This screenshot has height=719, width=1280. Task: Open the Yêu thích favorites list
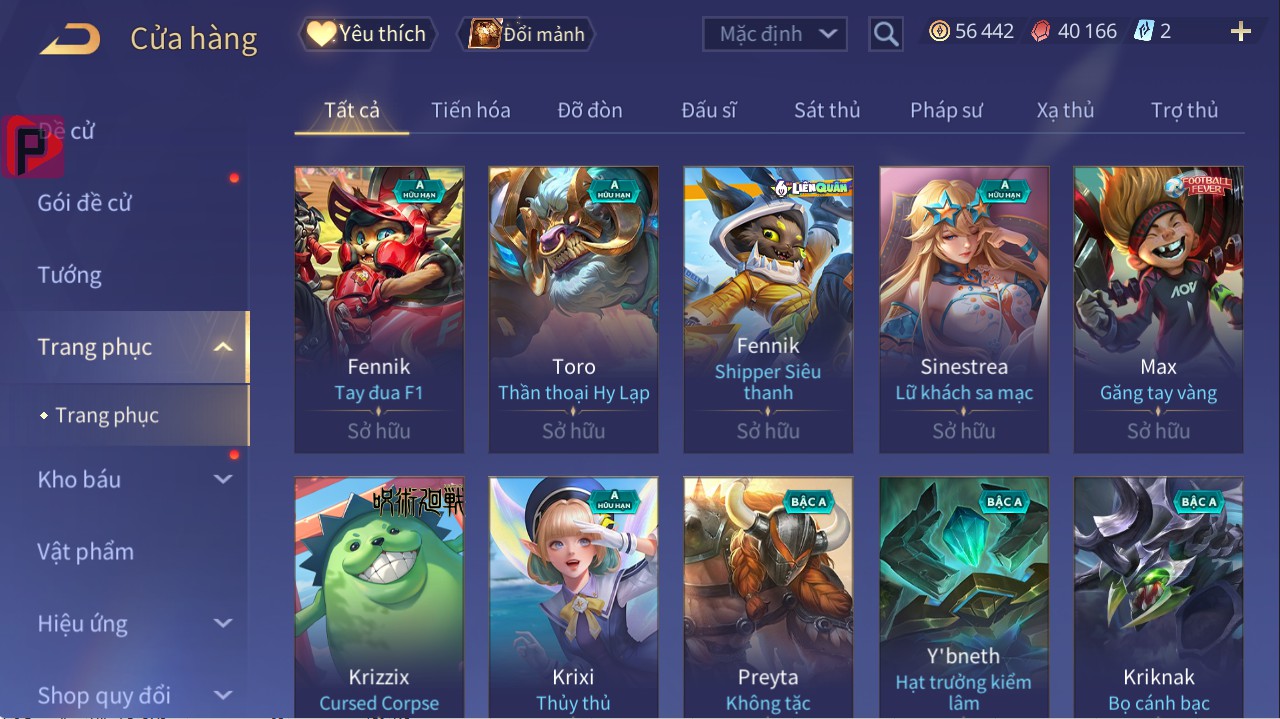coord(368,34)
